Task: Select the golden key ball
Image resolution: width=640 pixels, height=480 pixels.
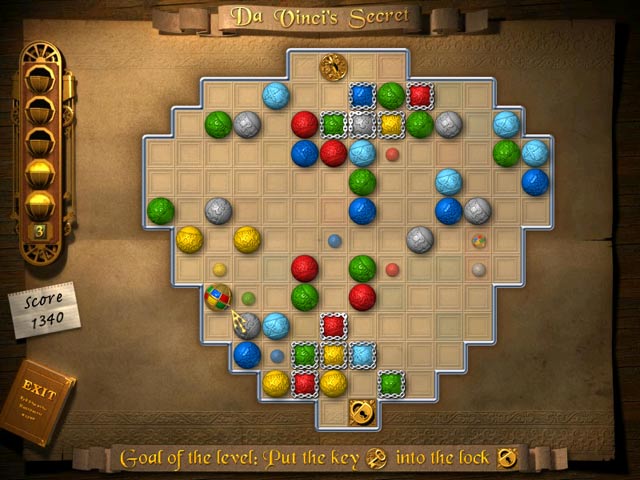Action: click(333, 67)
